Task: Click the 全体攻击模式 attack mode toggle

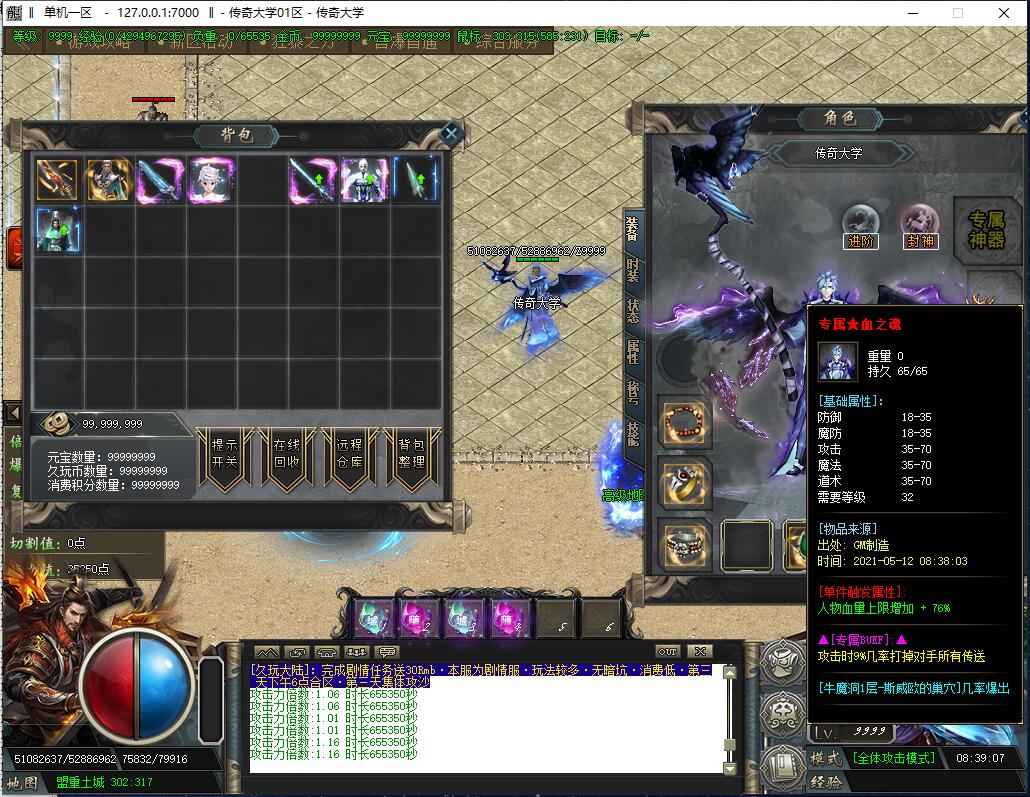Action: 893,758
